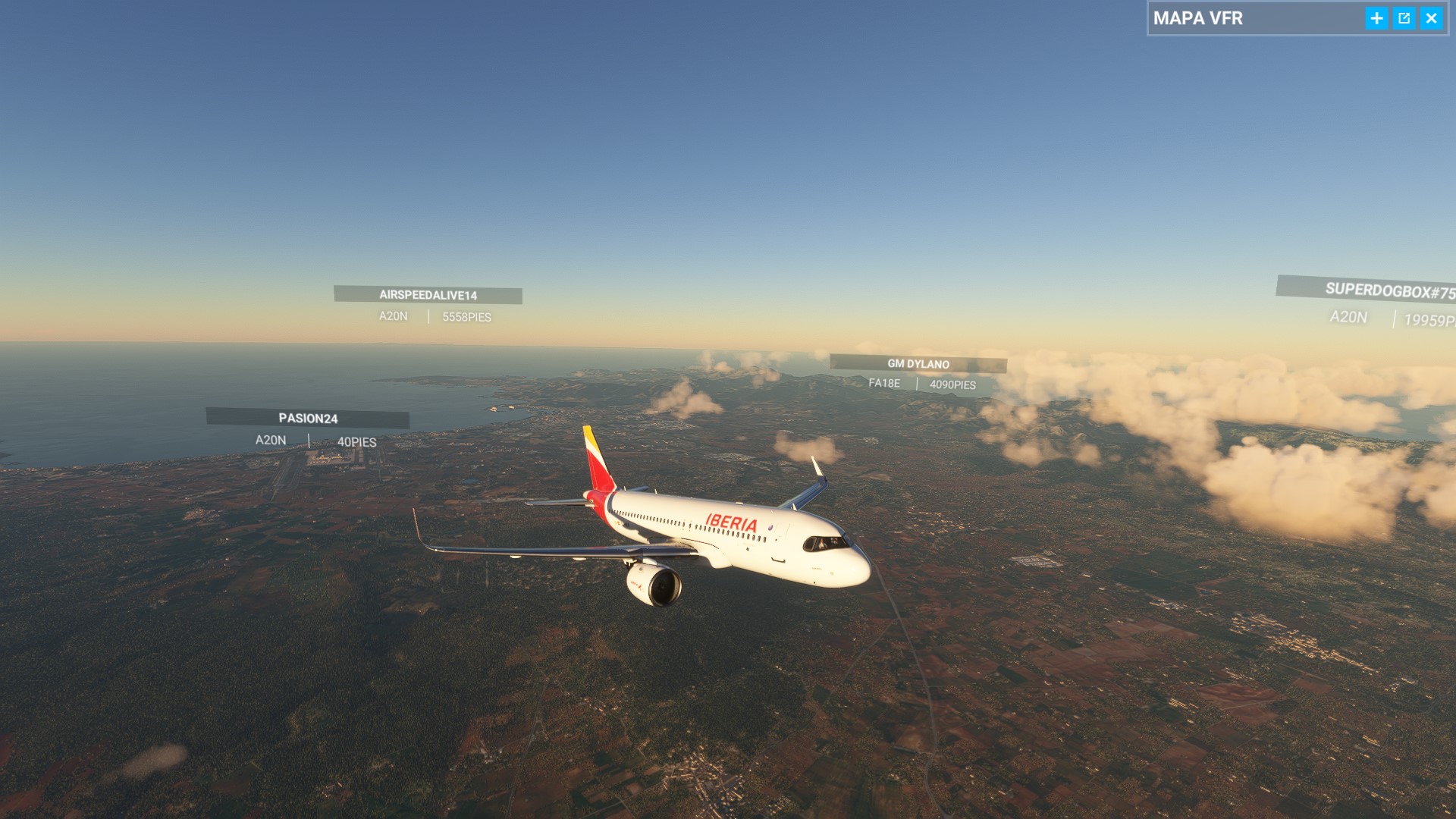Open MAPA VFR in separate window

click(x=1404, y=19)
